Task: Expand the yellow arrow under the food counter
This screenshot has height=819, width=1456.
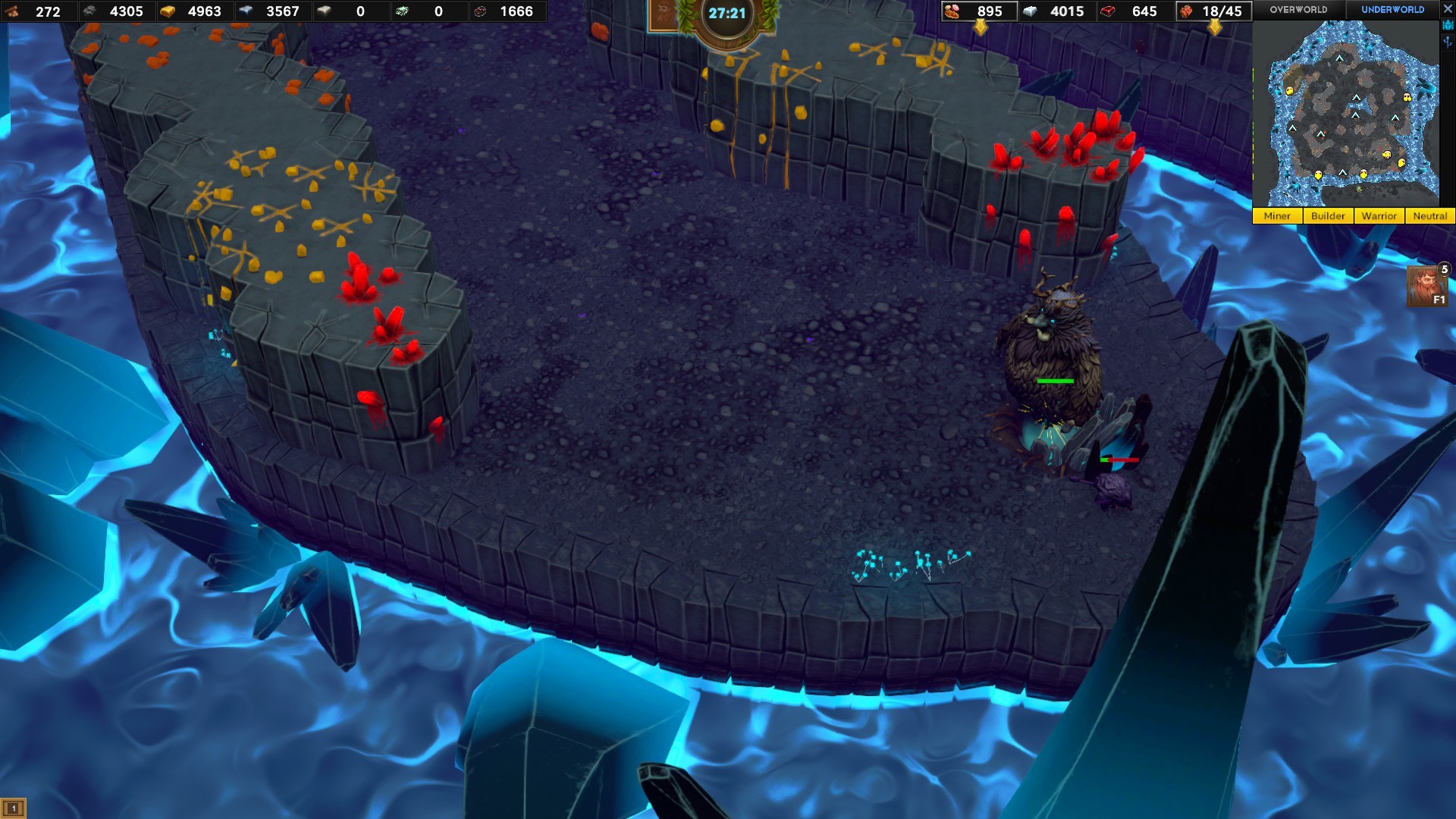Action: pos(981,26)
